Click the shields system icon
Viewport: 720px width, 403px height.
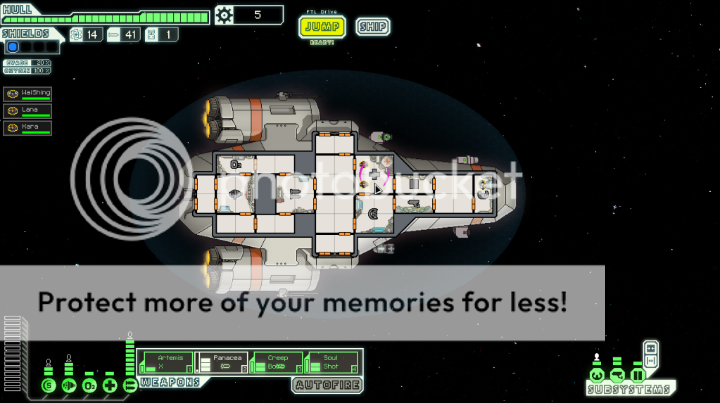pyautogui.click(x=47, y=385)
